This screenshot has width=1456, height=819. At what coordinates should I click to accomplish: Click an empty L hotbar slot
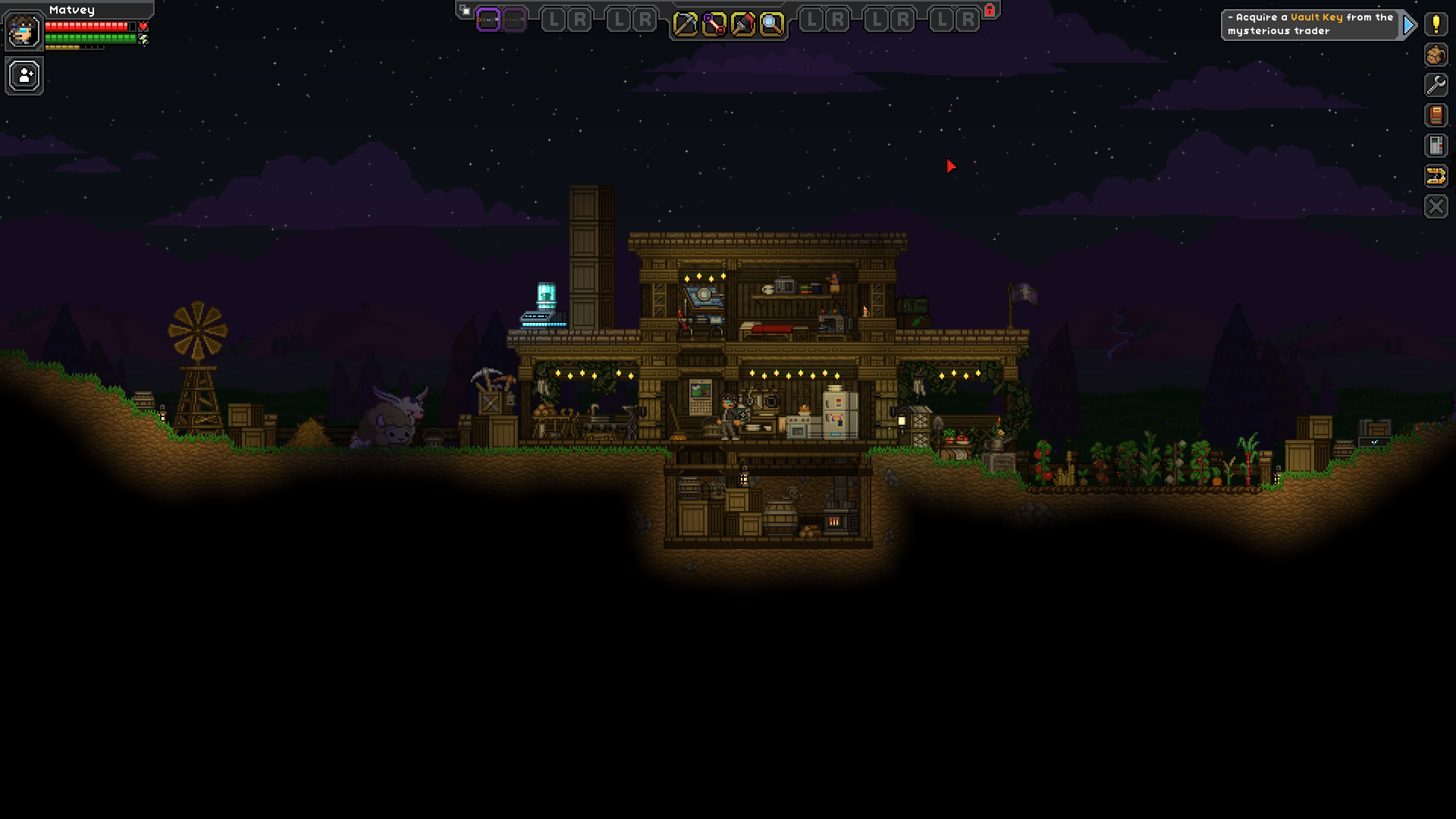tap(553, 19)
